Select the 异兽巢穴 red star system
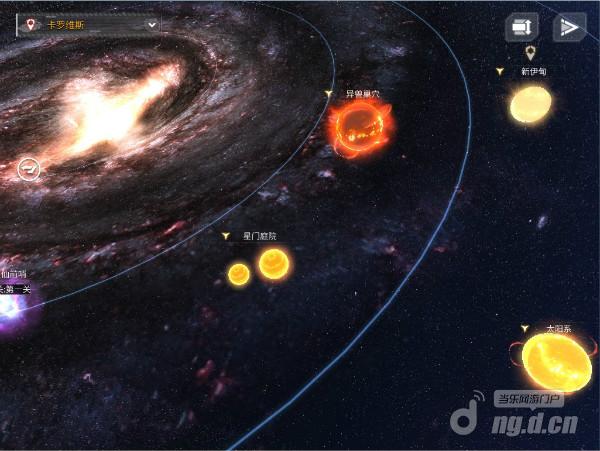600x451 pixels. [x=362, y=128]
